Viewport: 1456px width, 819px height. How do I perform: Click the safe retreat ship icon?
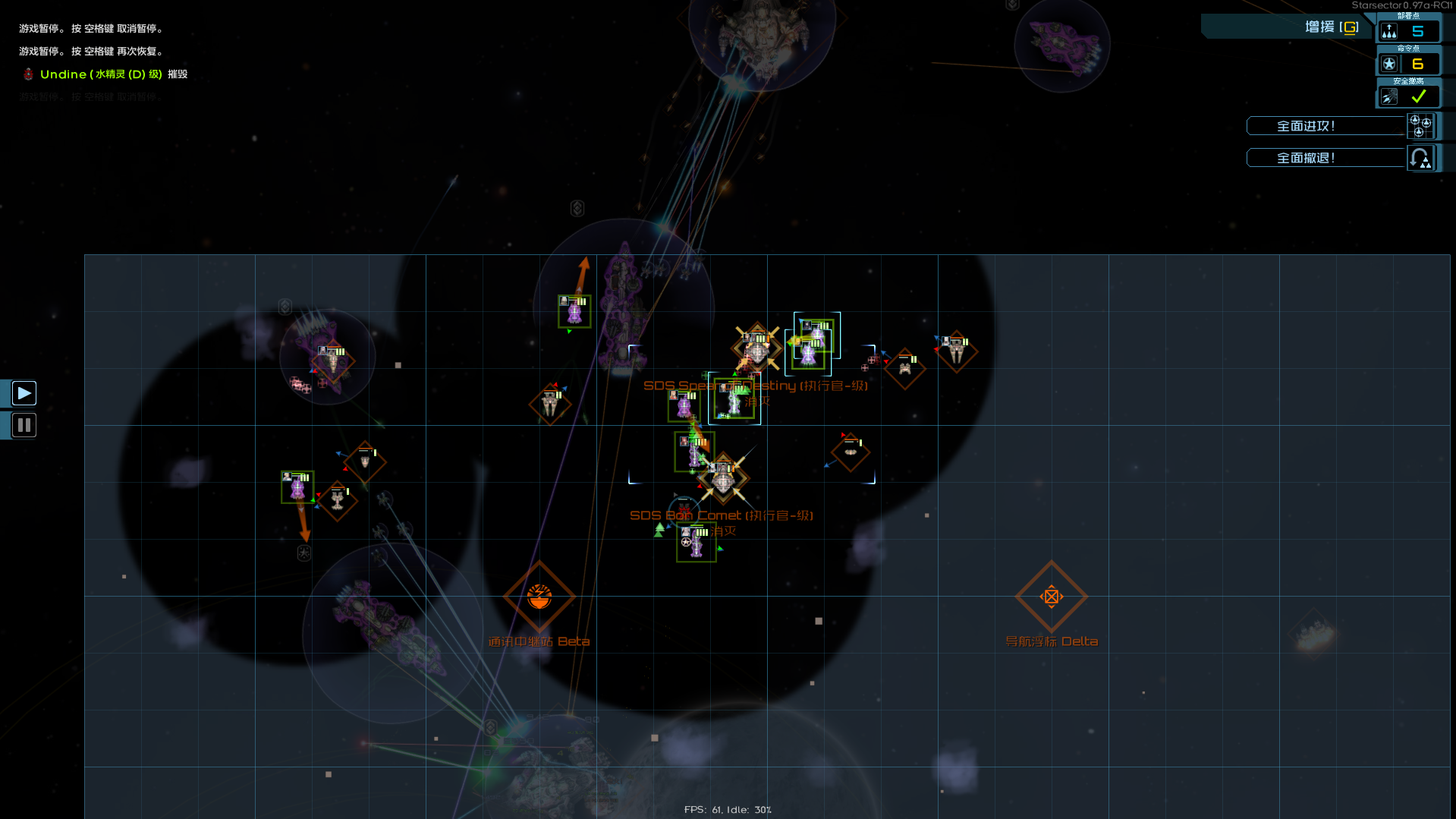1388,96
